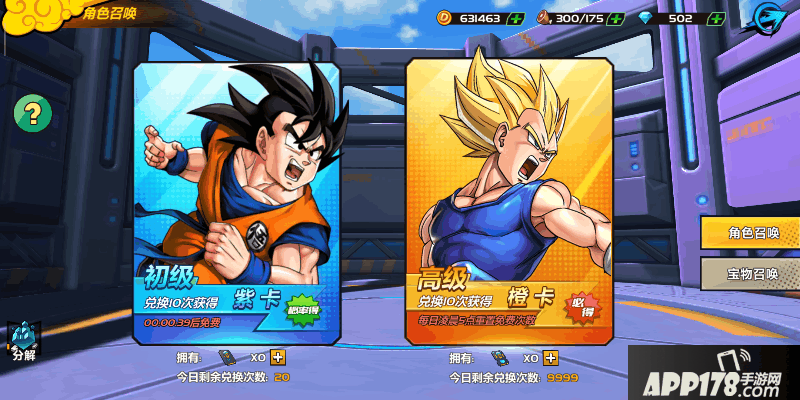This screenshot has height=400, width=800.
Task: Open the yellow question mark help
Action: pyautogui.click(x=32, y=111)
